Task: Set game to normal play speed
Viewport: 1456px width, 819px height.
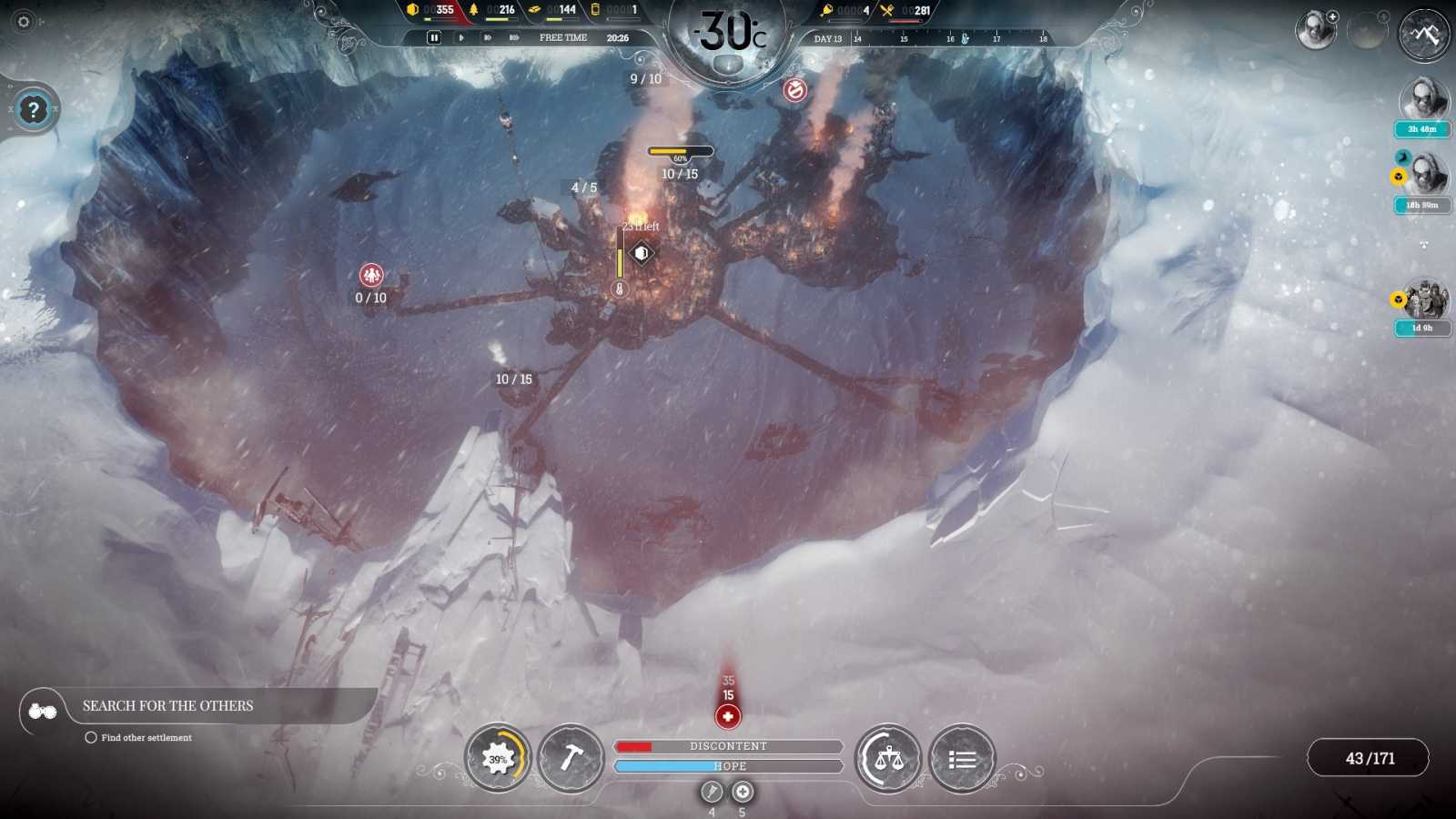Action: click(x=461, y=37)
